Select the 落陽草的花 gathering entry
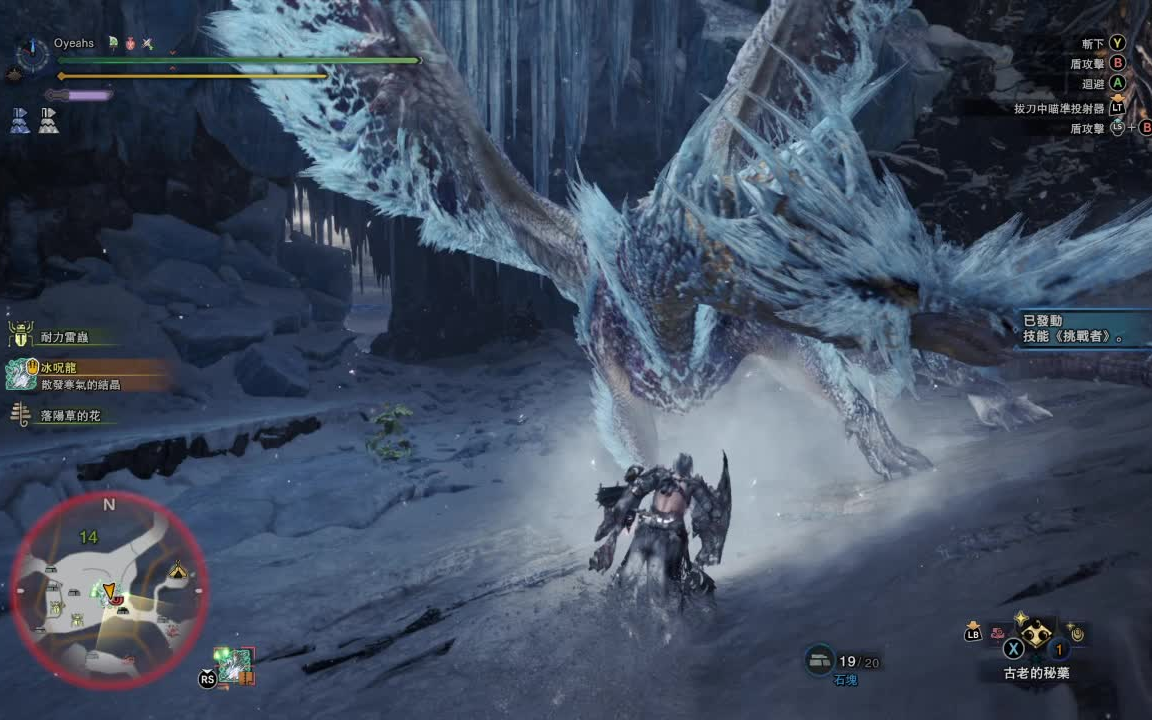This screenshot has width=1152, height=720. point(66,415)
